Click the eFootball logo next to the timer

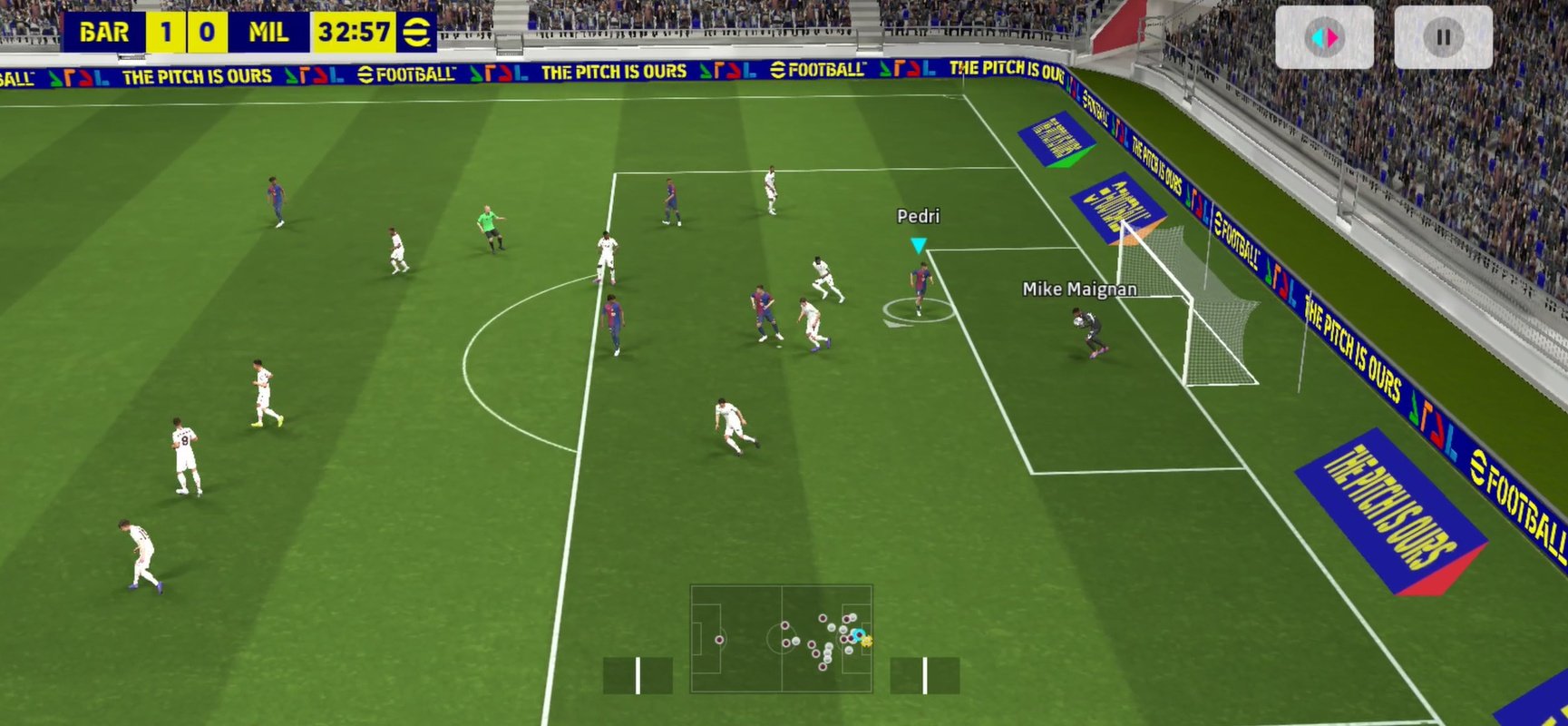(417, 33)
